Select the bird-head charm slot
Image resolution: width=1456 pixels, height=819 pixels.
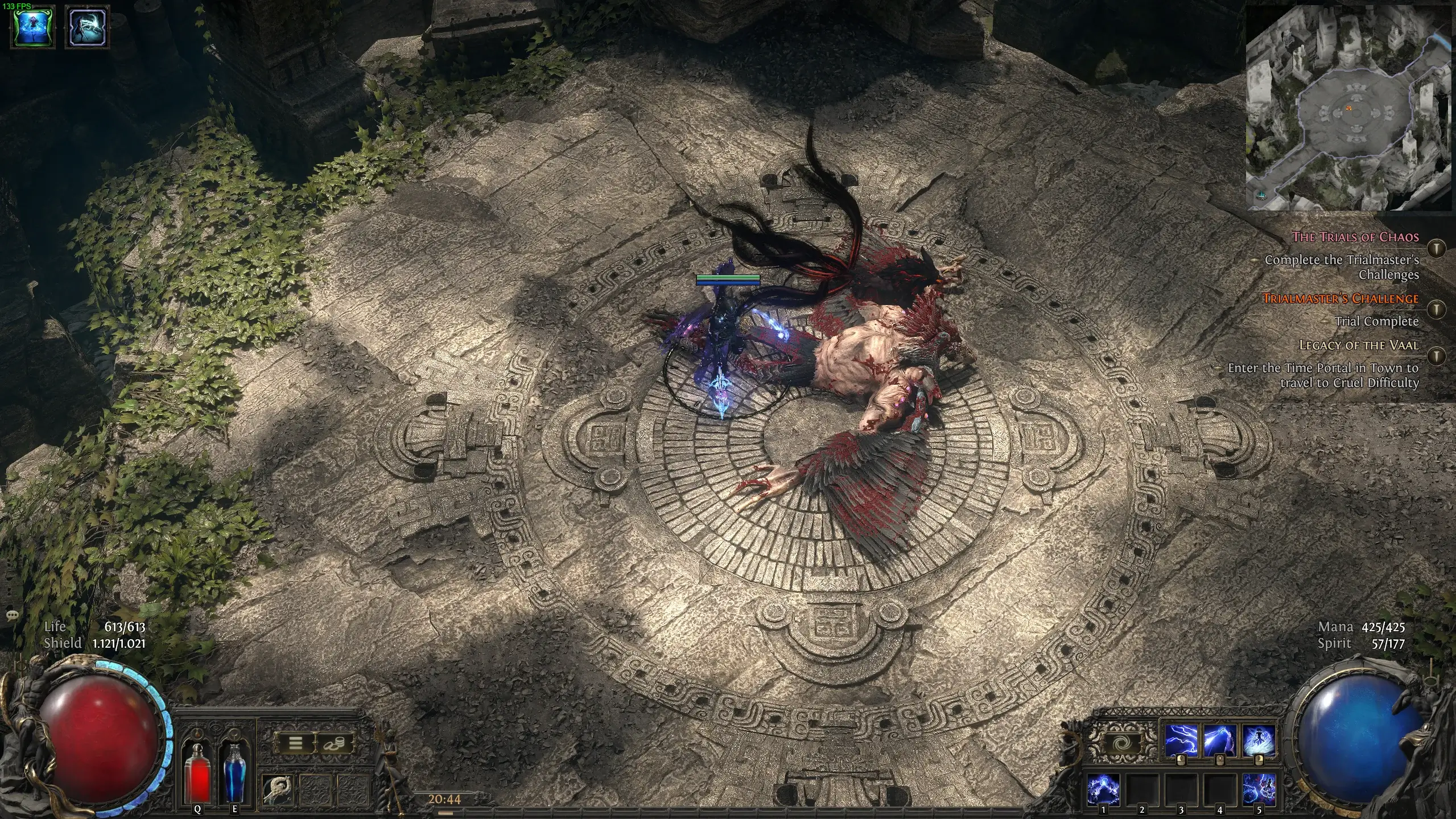coord(278,789)
